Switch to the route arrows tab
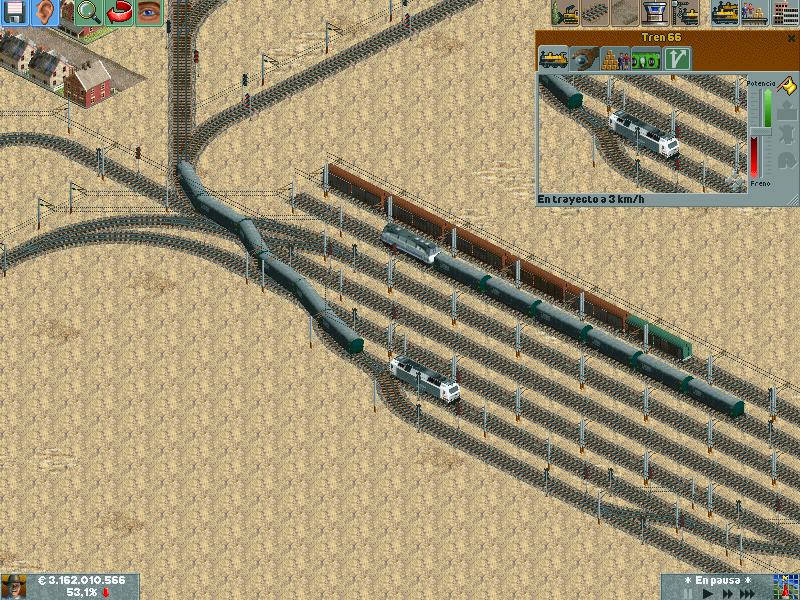Screen dimensions: 800x600 [x=677, y=59]
